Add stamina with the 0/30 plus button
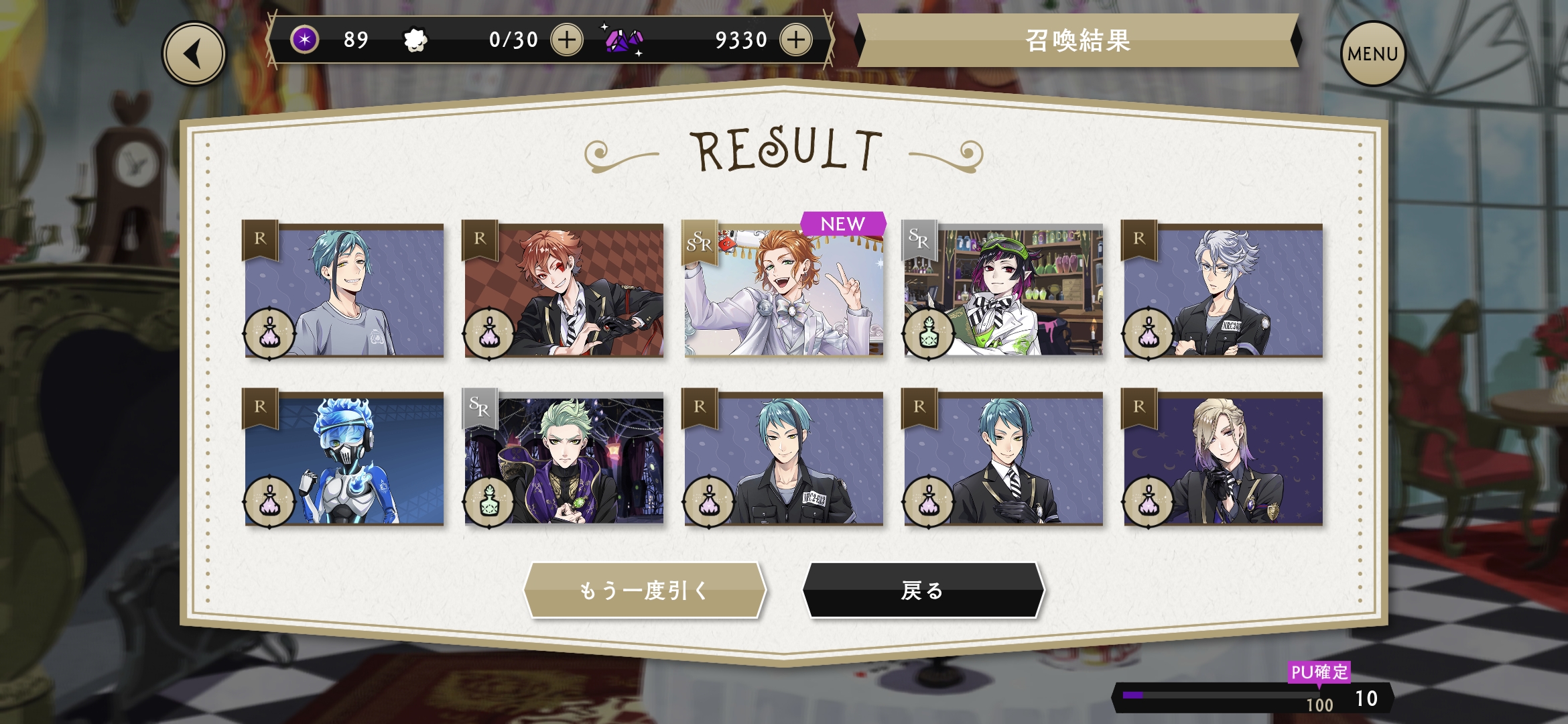The width and height of the screenshot is (1568, 724). click(x=567, y=40)
